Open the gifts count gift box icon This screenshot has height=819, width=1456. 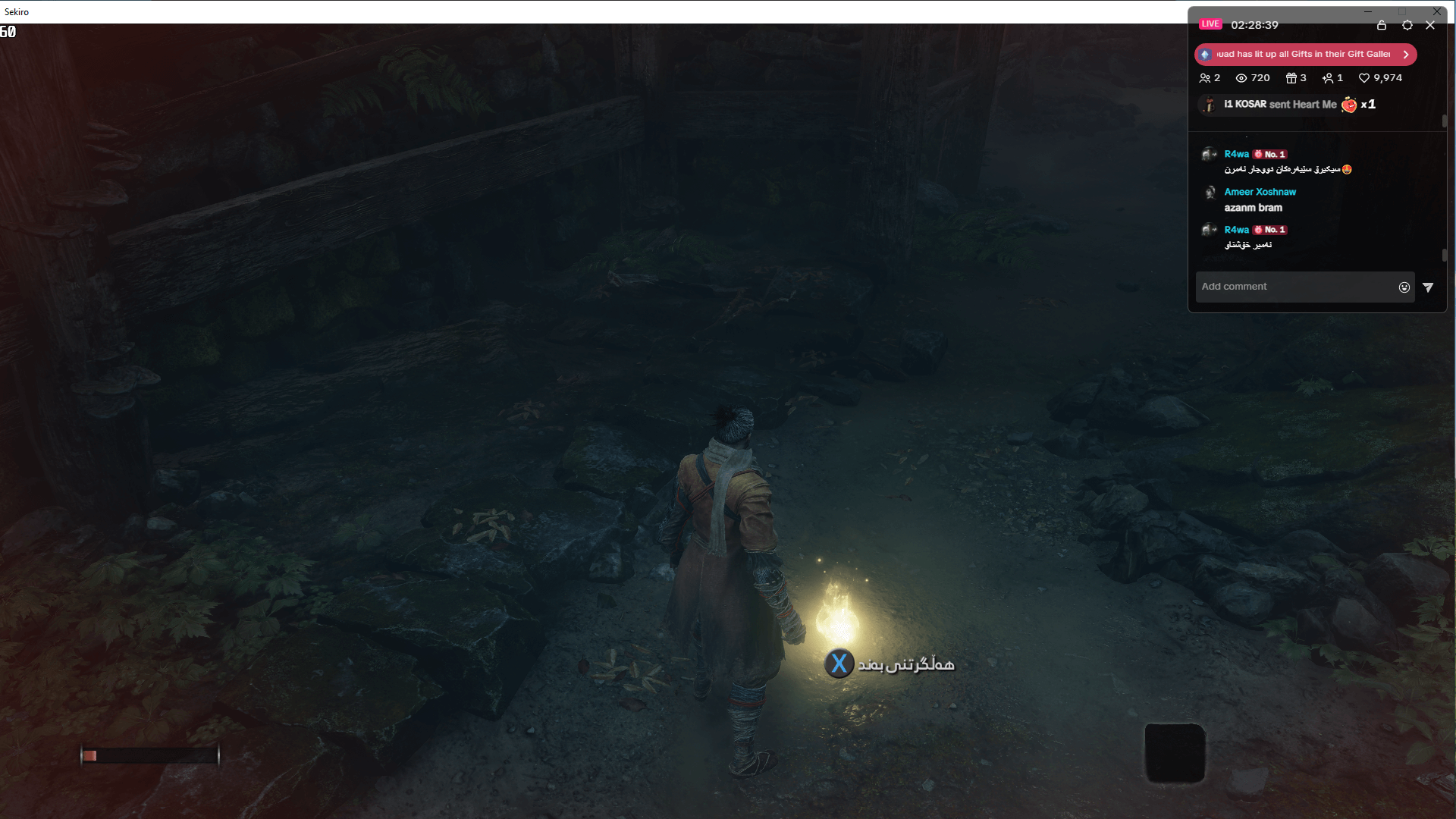click(x=1292, y=78)
